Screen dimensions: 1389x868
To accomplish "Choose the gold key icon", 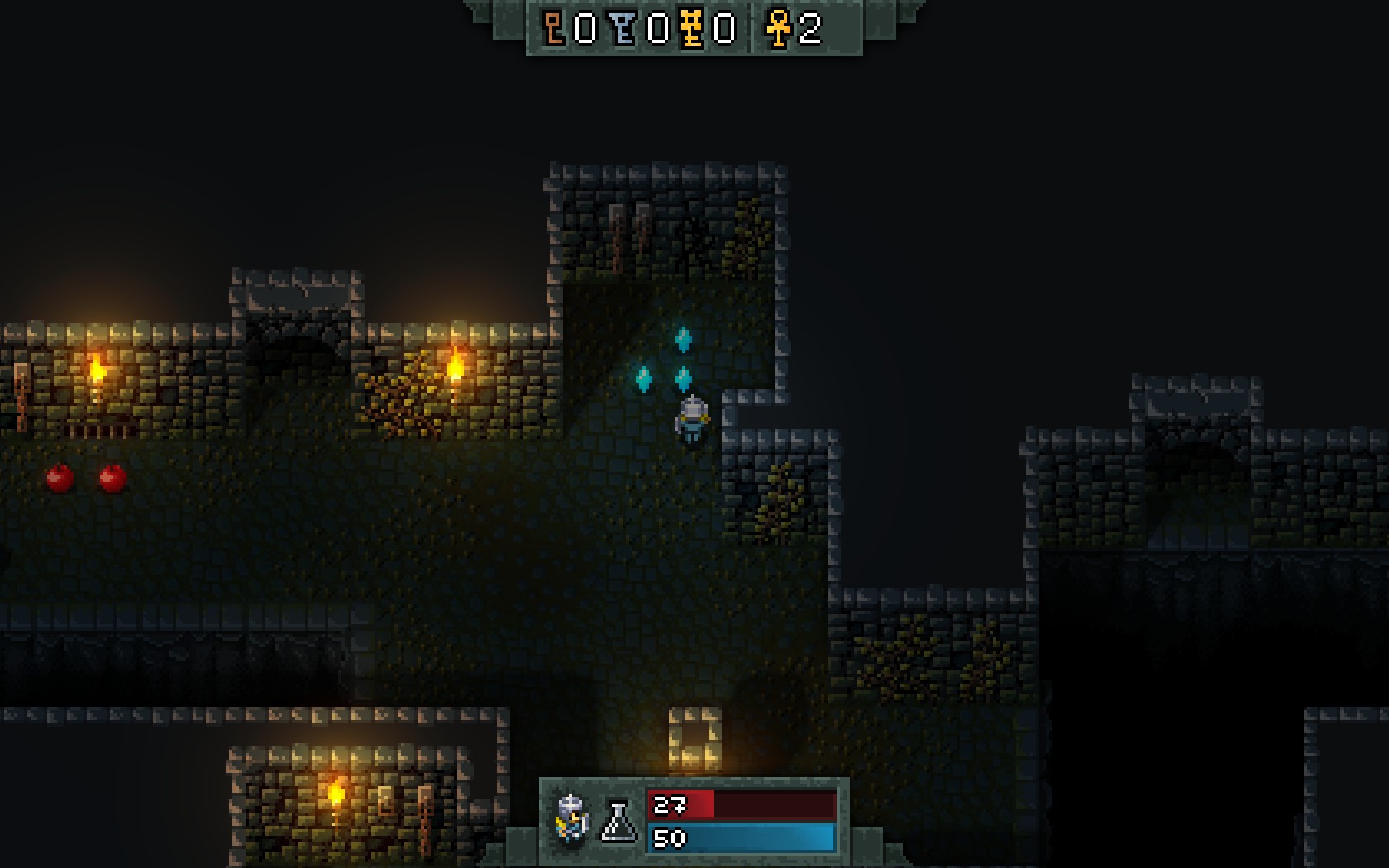I will (693, 28).
